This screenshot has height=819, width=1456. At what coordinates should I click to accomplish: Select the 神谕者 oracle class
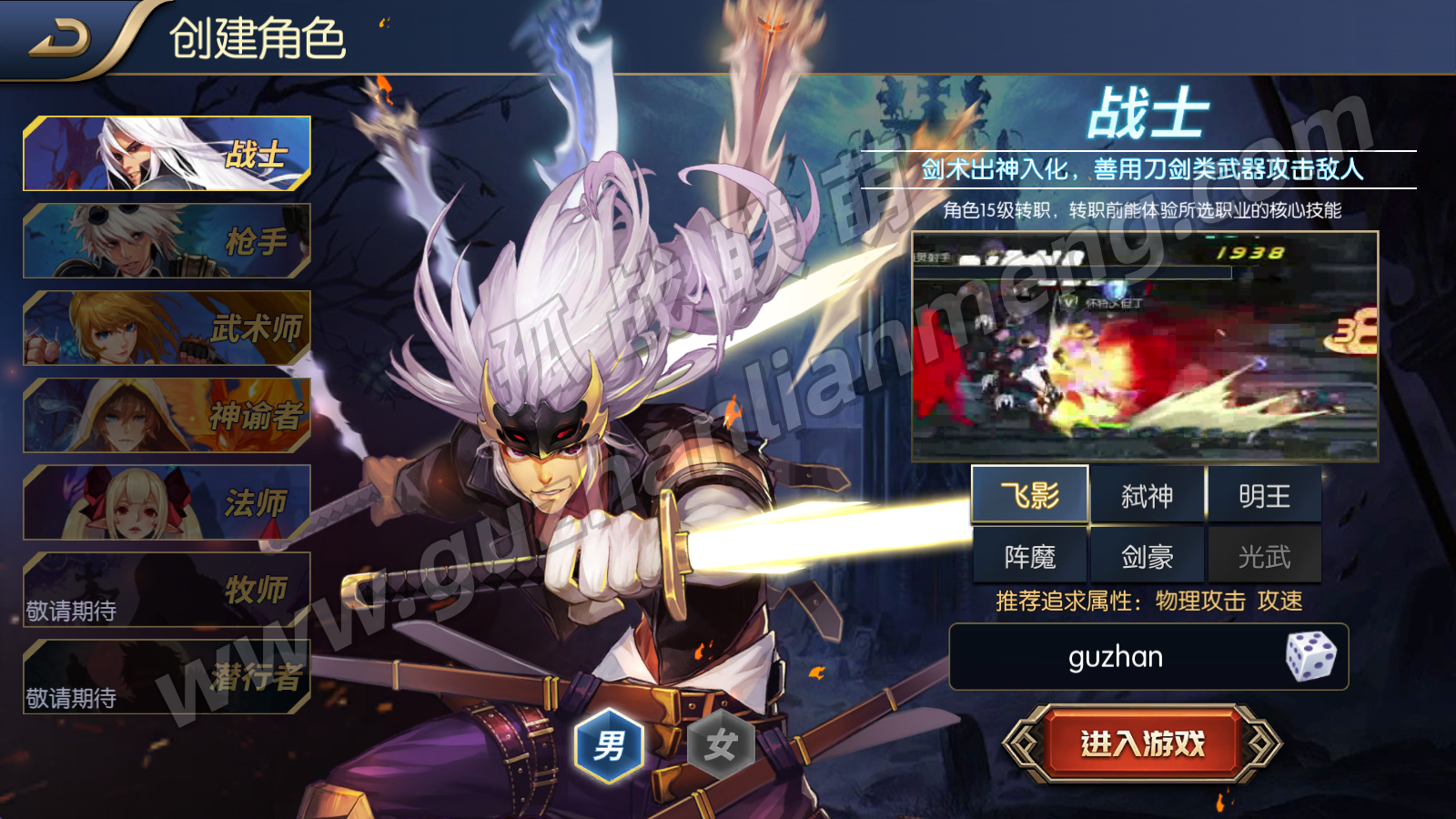coord(167,416)
